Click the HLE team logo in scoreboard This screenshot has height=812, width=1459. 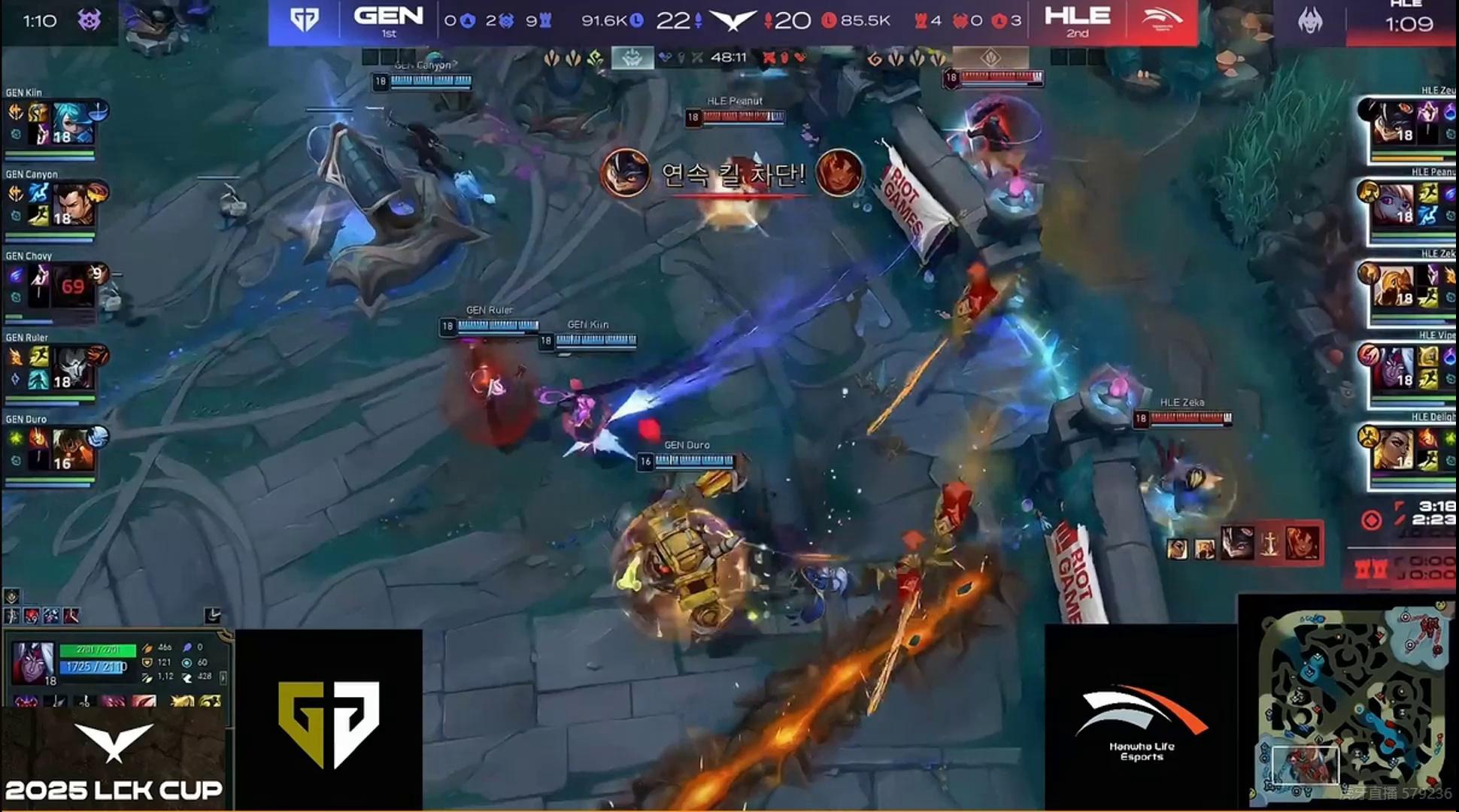pos(1161,21)
